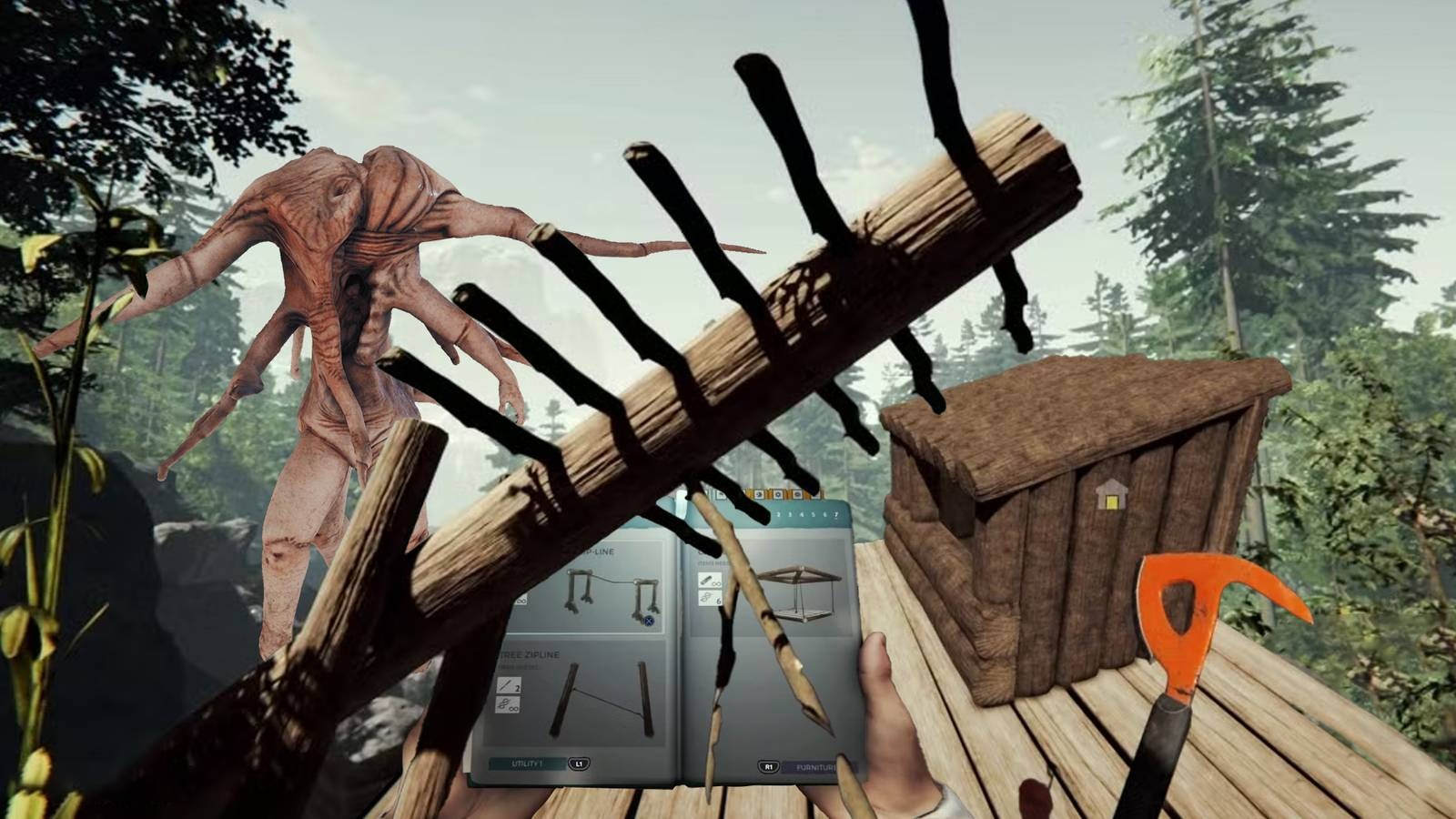The image size is (1456, 819).
Task: Jump to page 2 of the guide
Action: (779, 514)
